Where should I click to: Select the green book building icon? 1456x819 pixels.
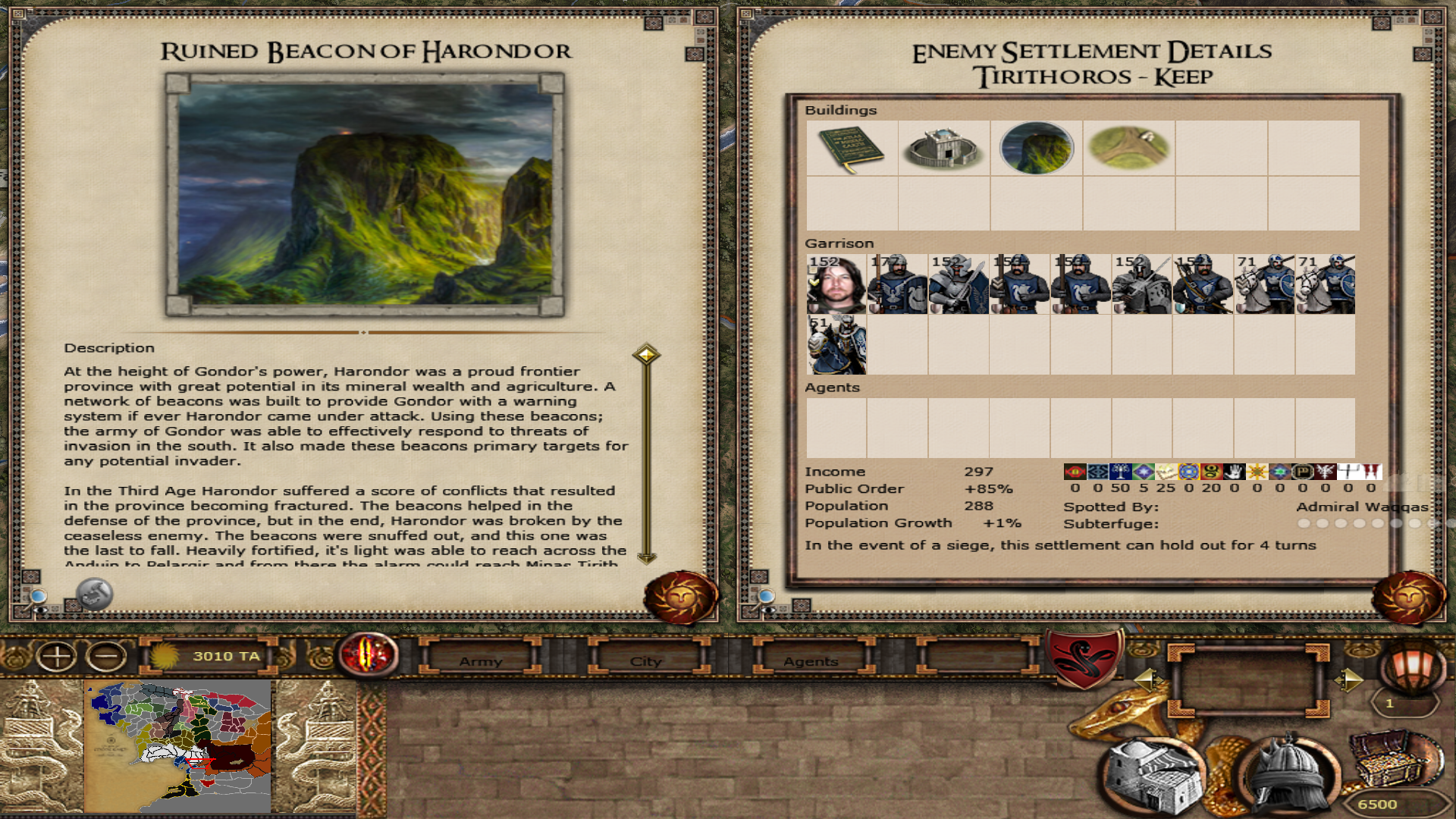[x=852, y=149]
